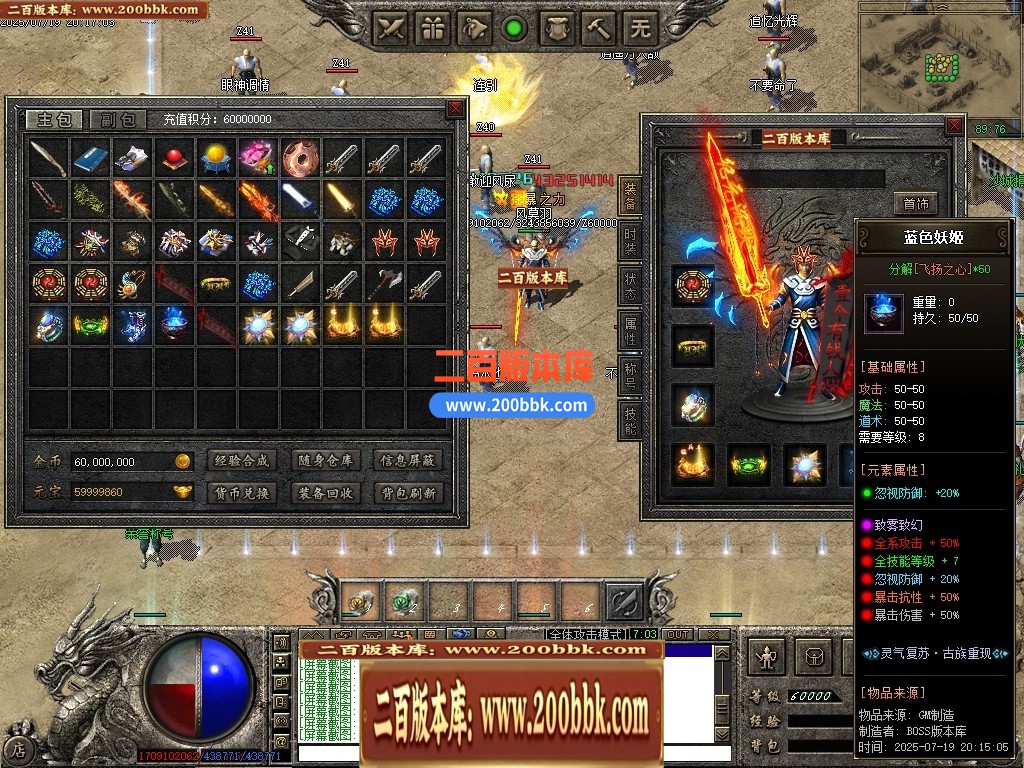Switch to the 时装 fashion tab
The width and height of the screenshot is (1024, 768).
point(630,240)
